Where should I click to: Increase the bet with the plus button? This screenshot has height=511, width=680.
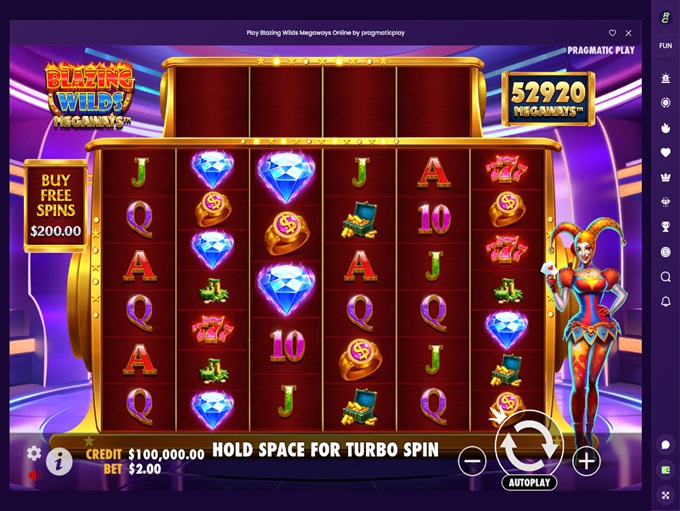pyautogui.click(x=586, y=461)
